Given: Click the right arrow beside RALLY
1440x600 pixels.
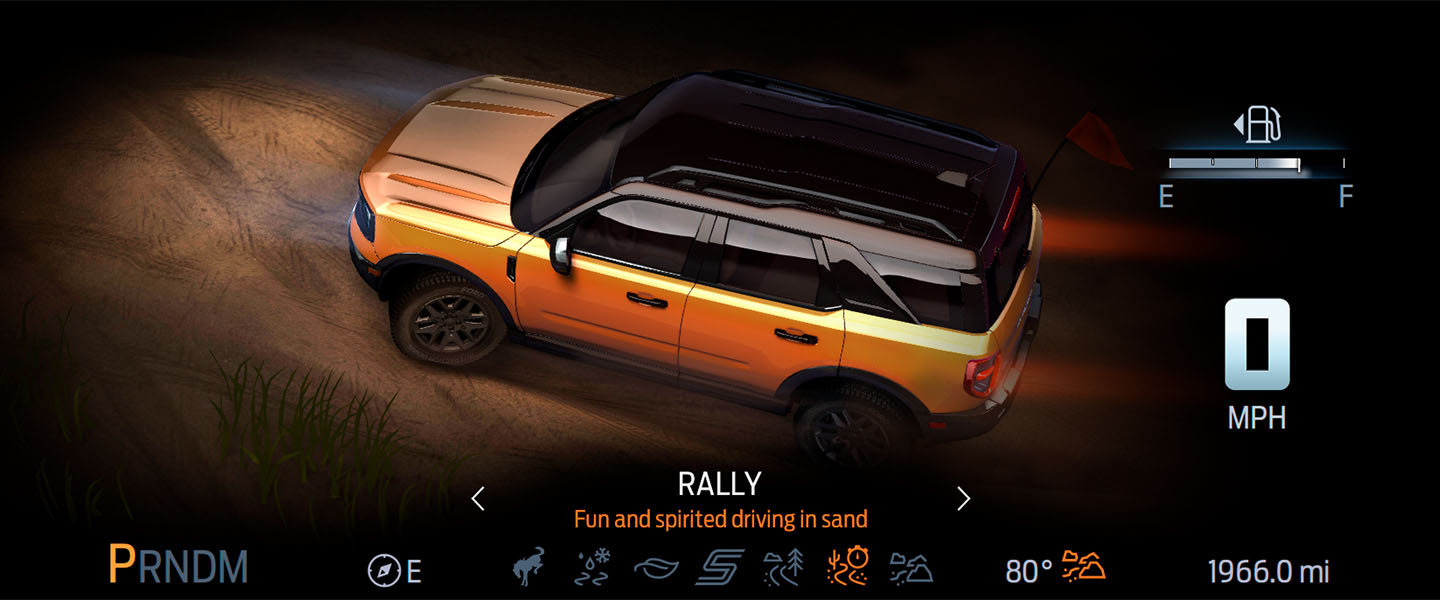Looking at the screenshot, I should pos(963,498).
